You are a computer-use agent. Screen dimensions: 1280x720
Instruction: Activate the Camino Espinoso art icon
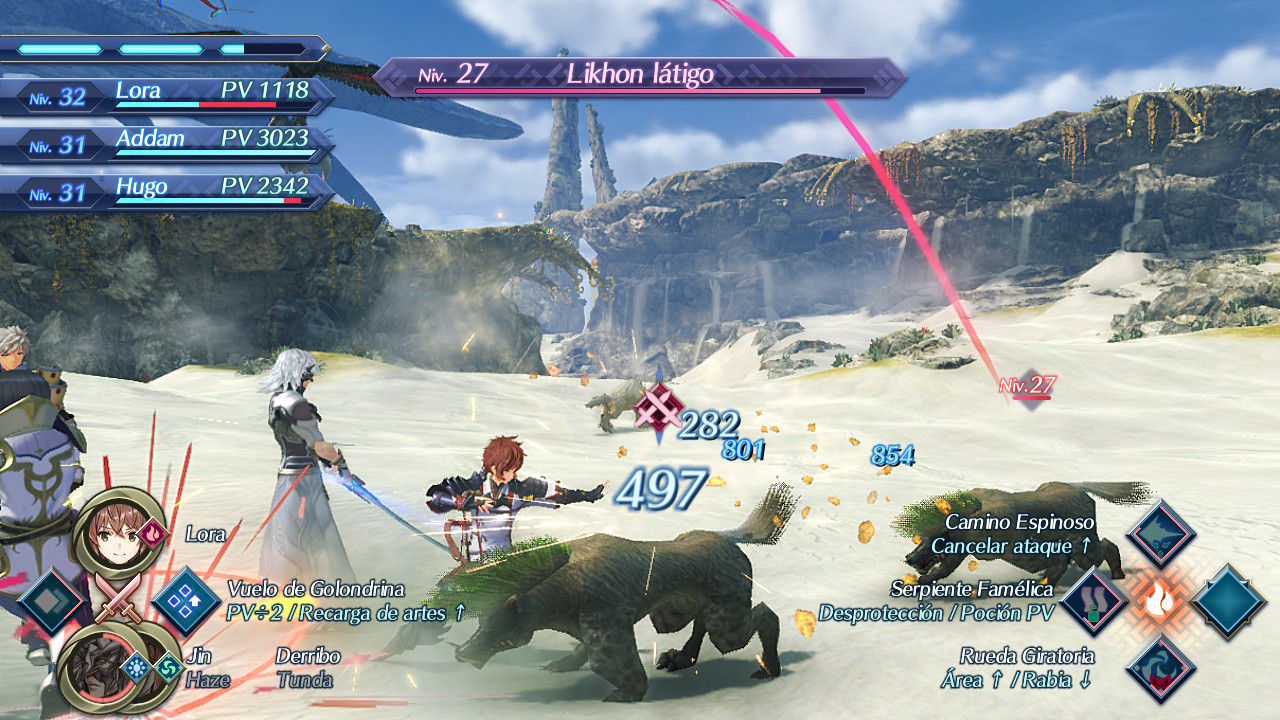(x=1161, y=534)
